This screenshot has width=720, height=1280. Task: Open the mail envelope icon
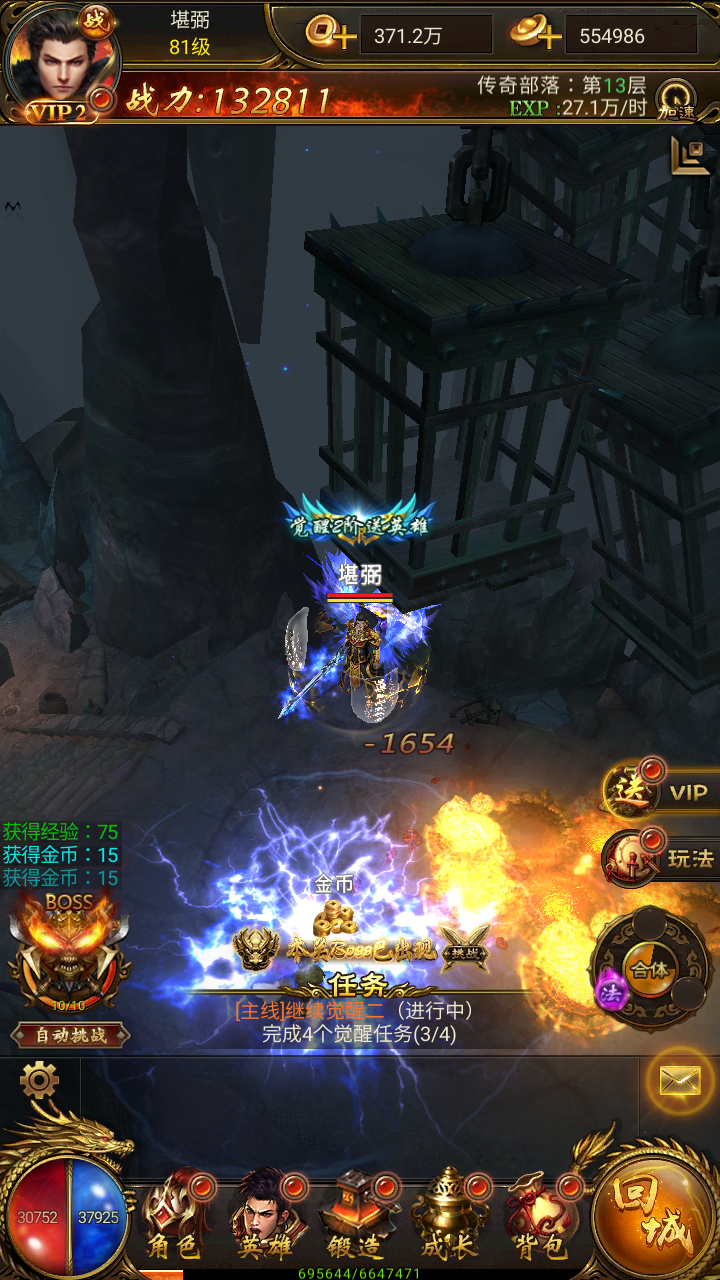tap(679, 1080)
